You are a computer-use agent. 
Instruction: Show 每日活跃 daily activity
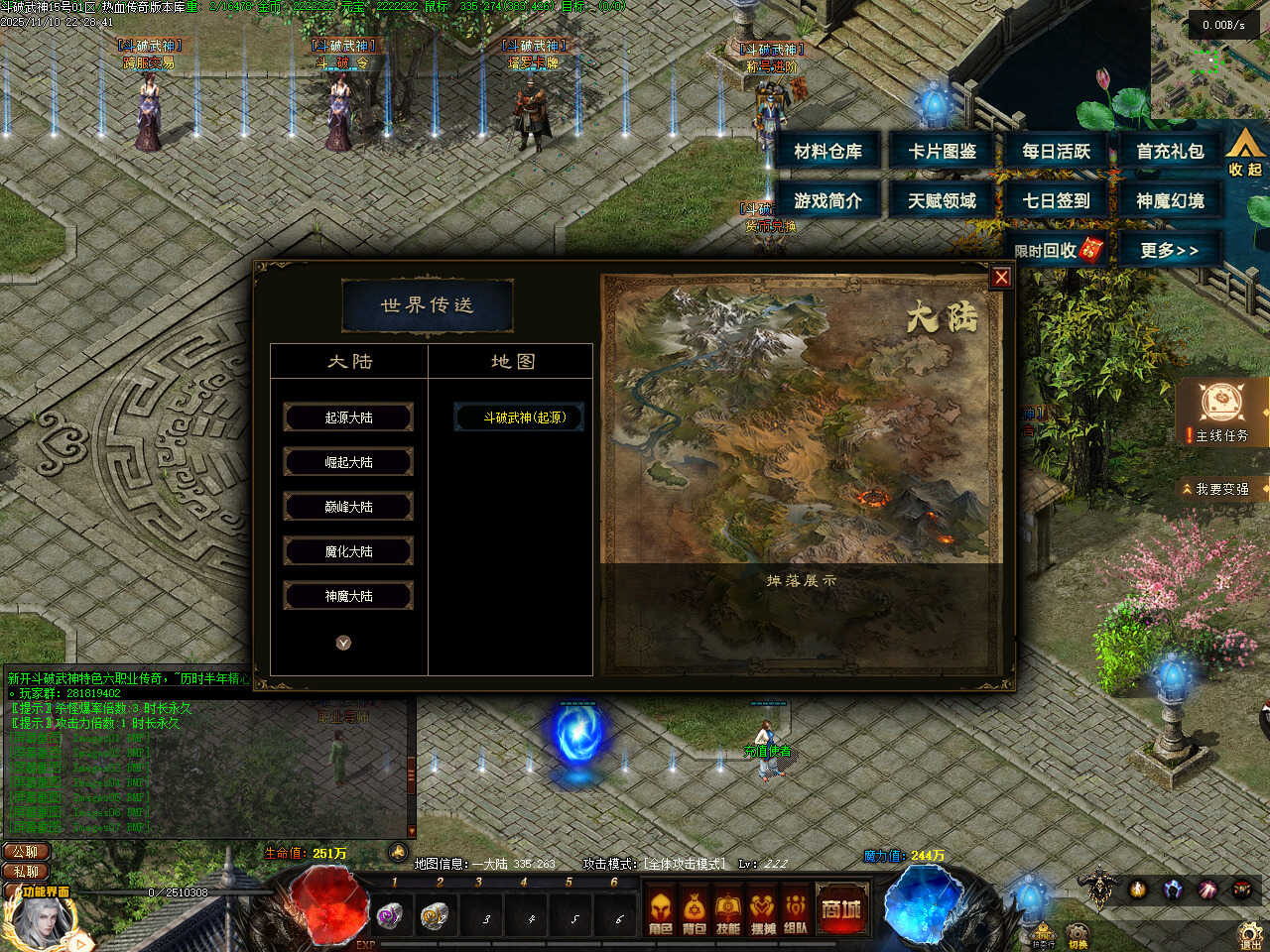point(1056,152)
